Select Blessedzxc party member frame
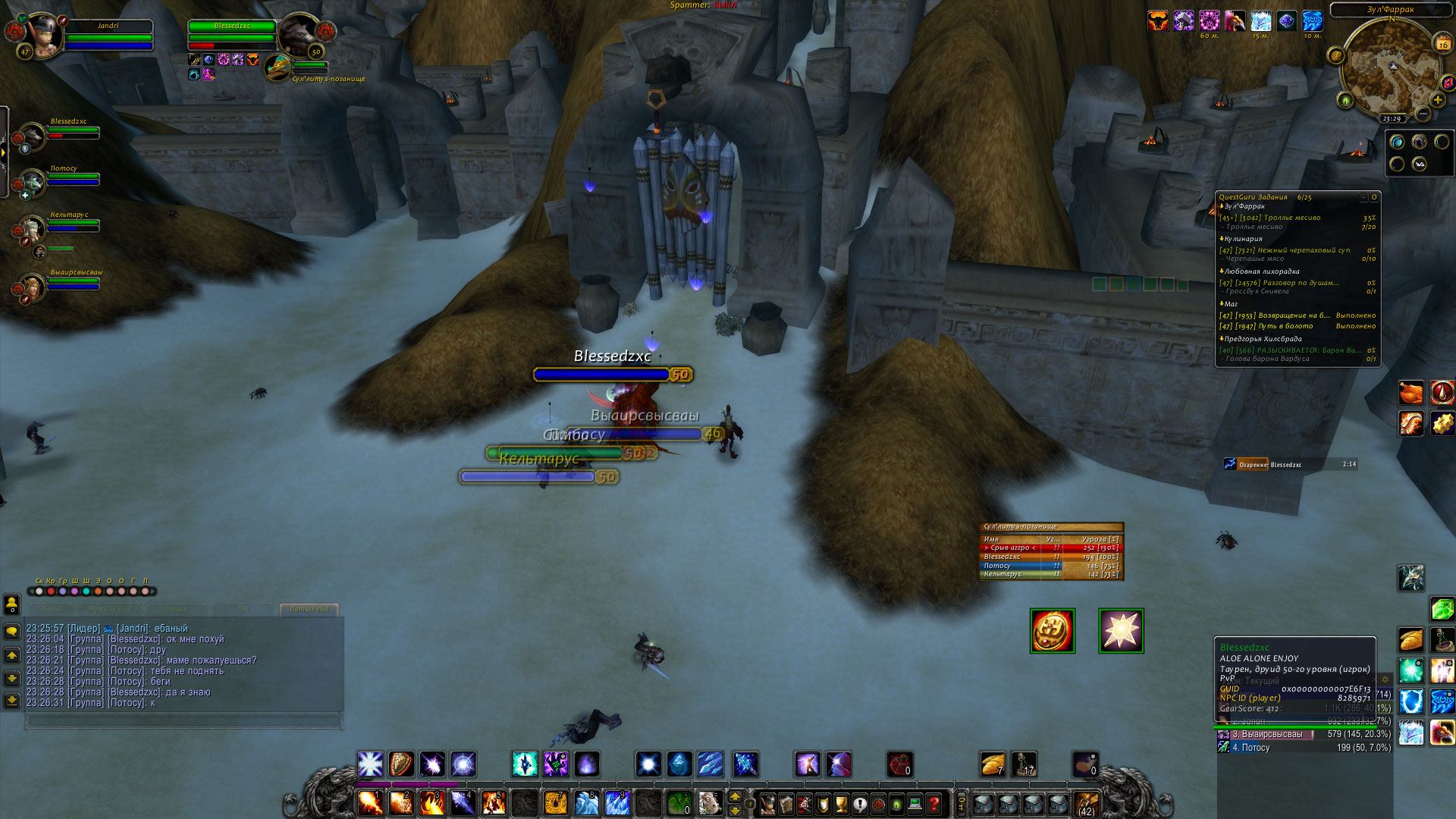This screenshot has height=819, width=1456. coord(33,136)
